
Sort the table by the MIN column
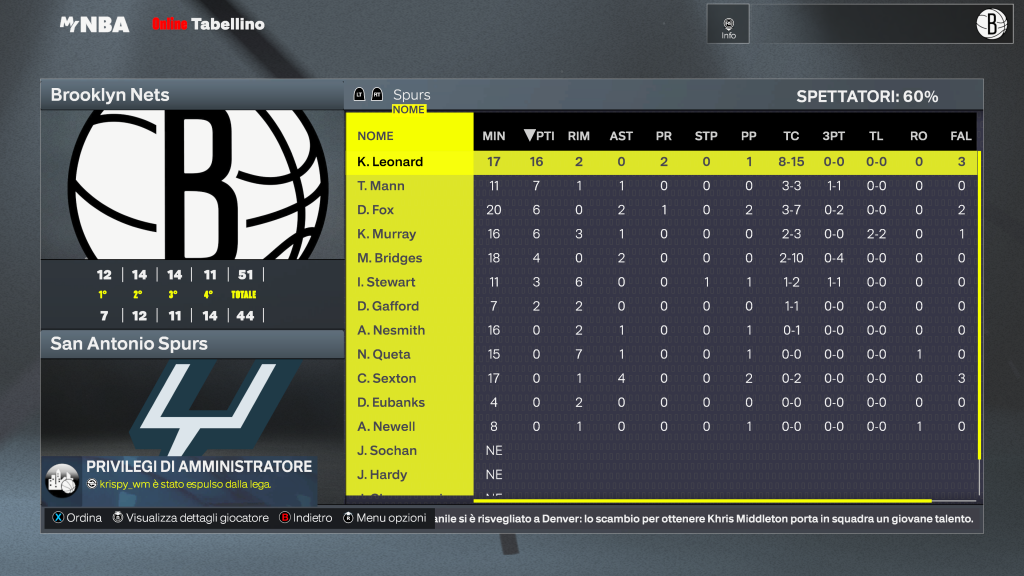tap(494, 136)
